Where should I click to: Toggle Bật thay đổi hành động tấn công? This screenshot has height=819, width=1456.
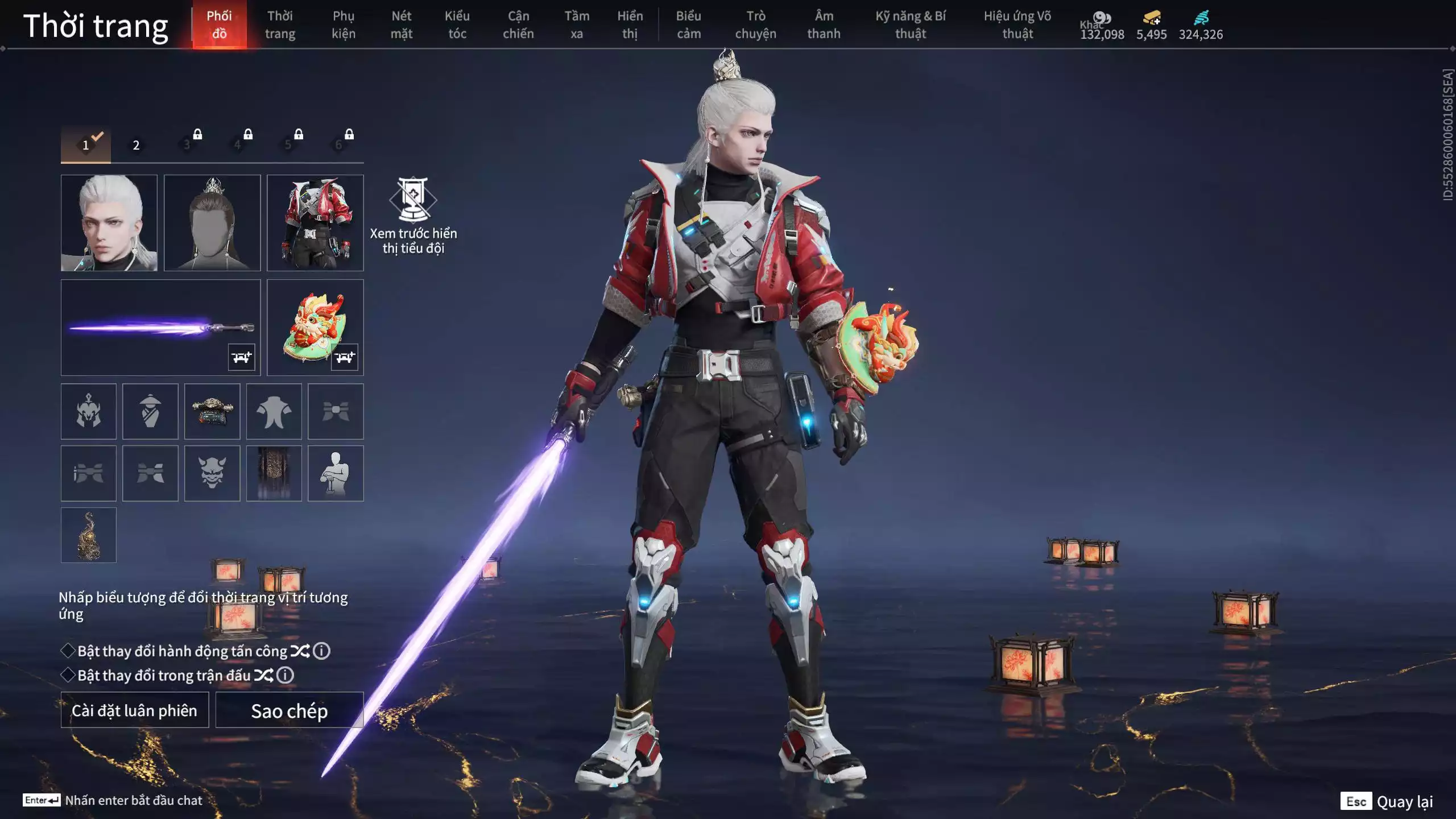click(x=68, y=651)
